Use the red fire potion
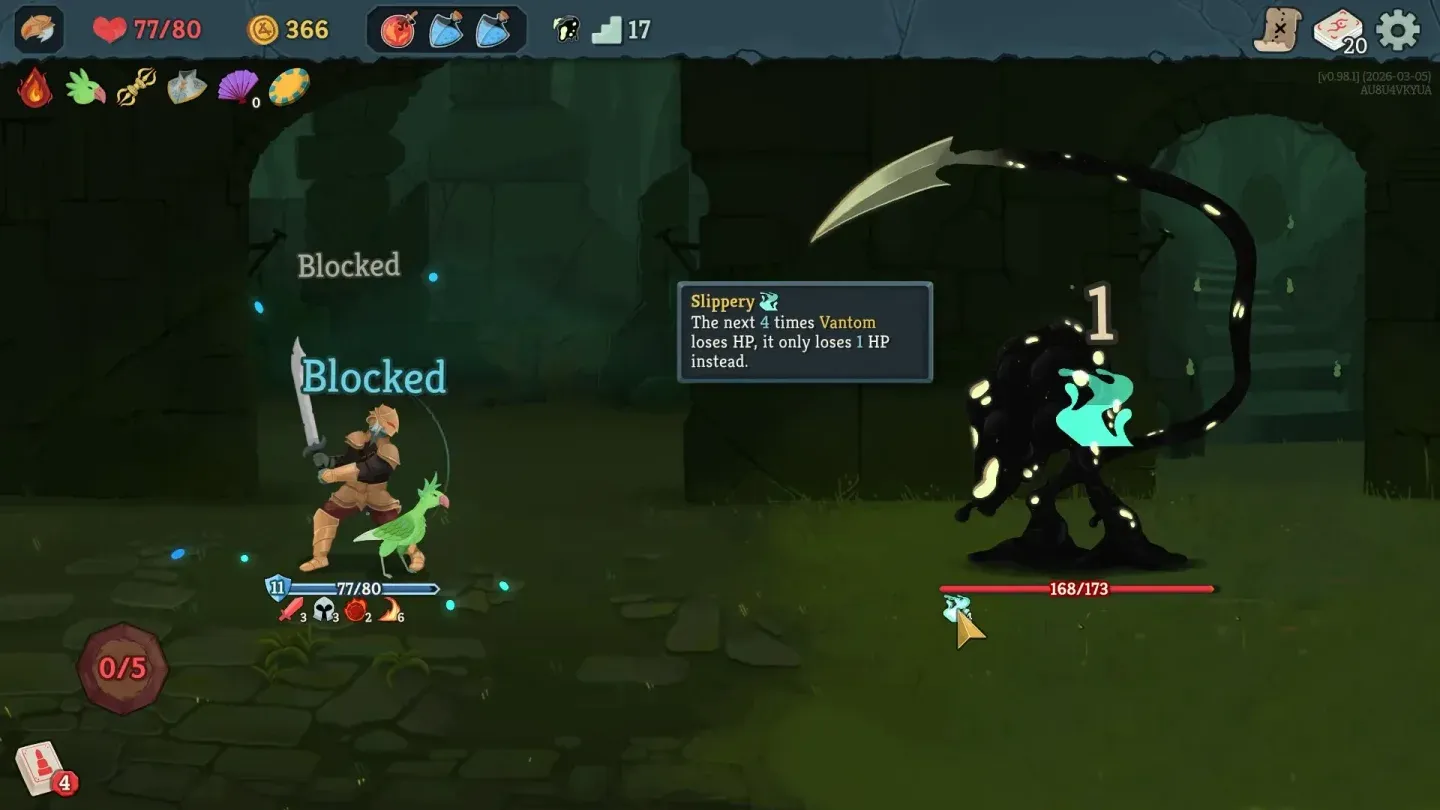 (x=398, y=30)
